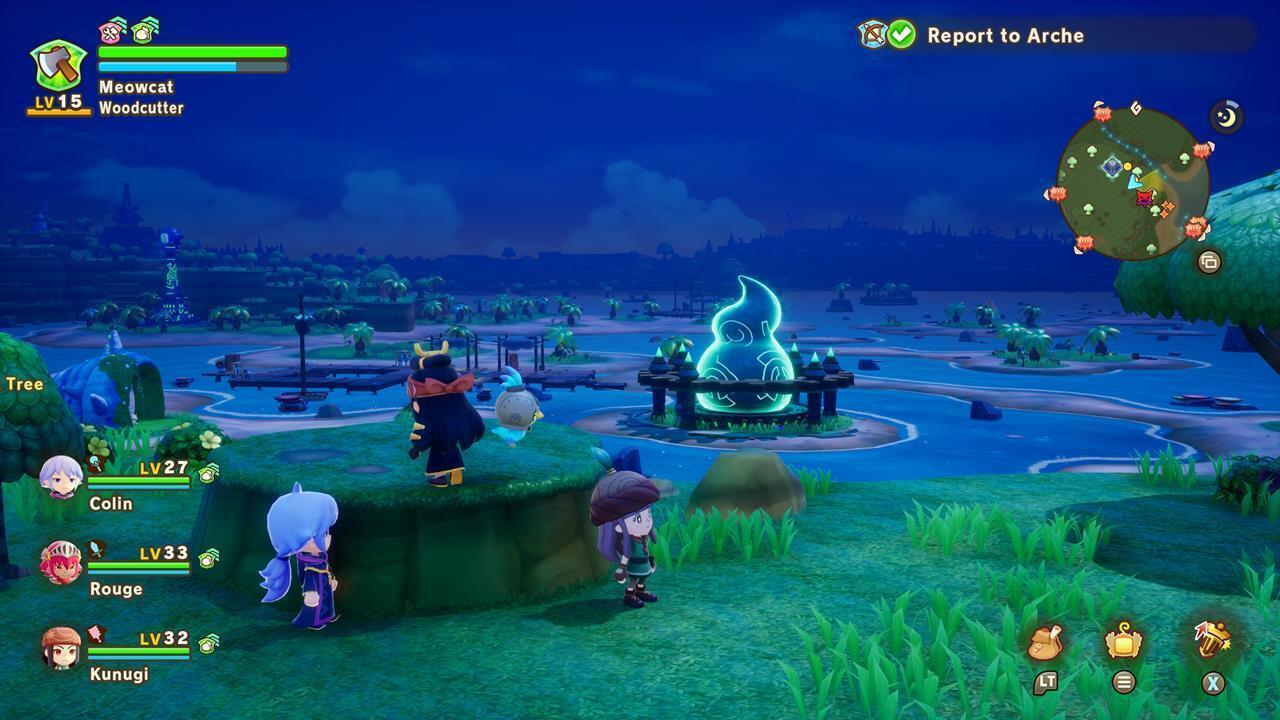This screenshot has width=1280, height=720.
Task: Click the red monster marker on the minimap
Action: pos(1143,198)
